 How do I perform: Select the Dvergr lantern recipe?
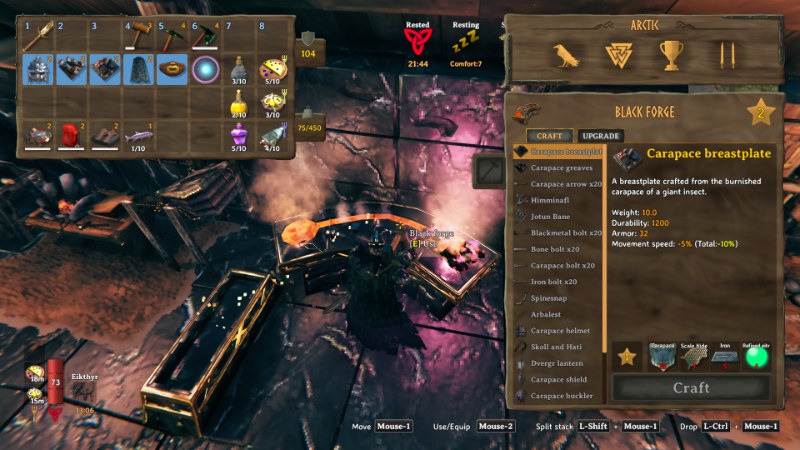[x=560, y=363]
